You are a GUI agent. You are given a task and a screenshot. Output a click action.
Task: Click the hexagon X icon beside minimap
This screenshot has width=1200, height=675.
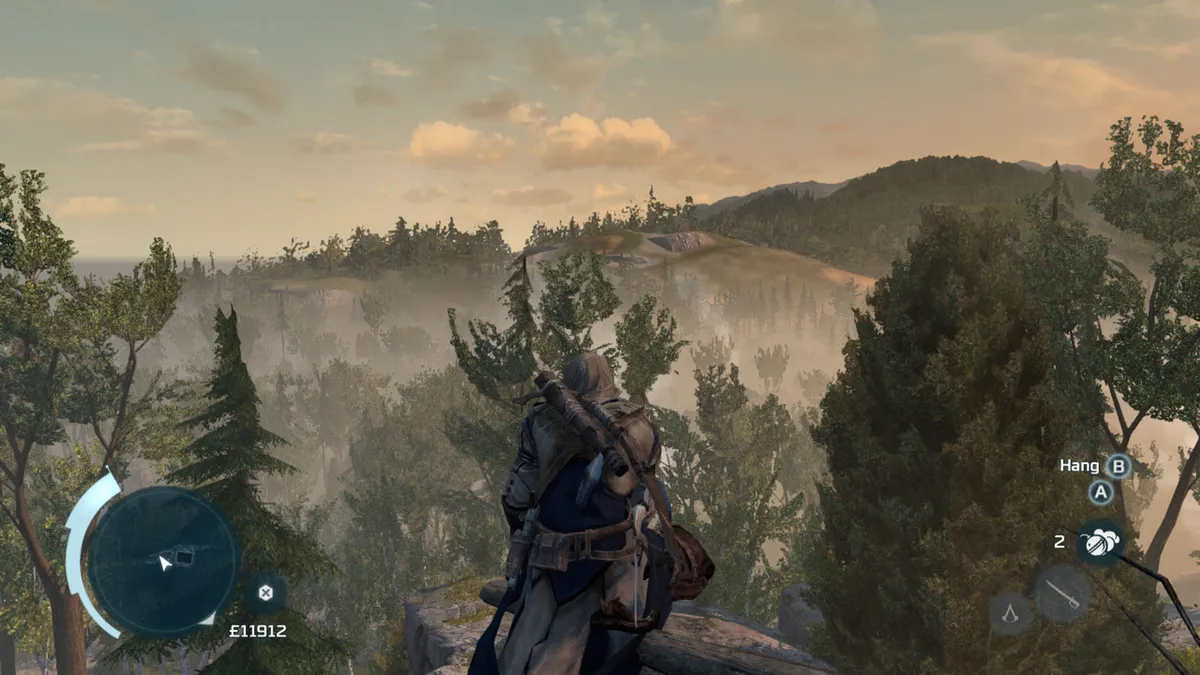click(x=265, y=592)
